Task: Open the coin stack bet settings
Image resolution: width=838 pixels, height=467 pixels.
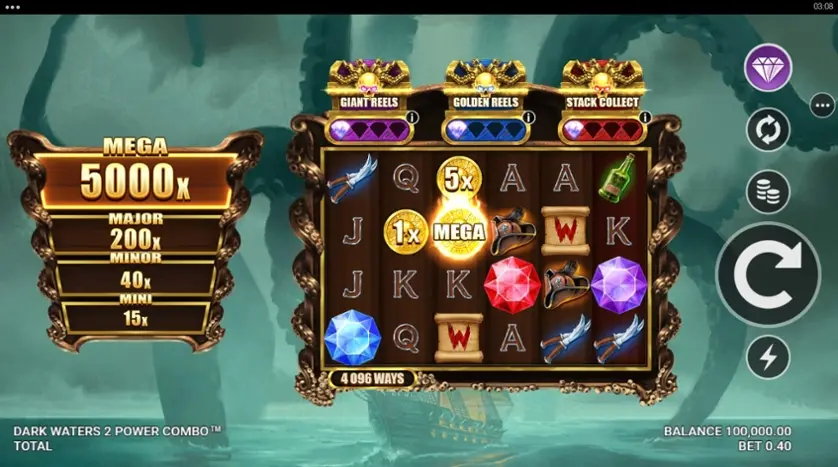Action: [768, 192]
